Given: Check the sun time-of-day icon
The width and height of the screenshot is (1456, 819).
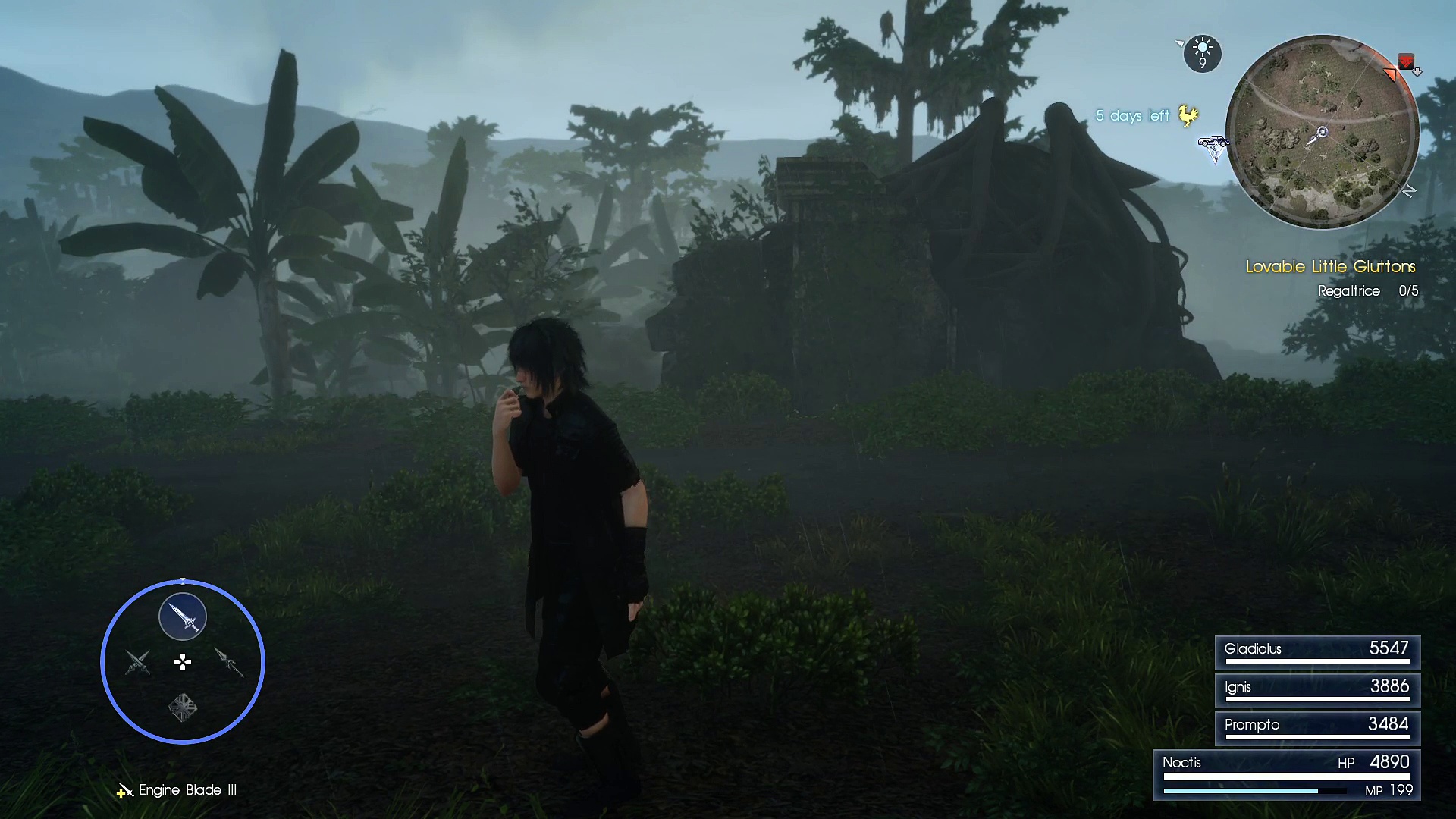Looking at the screenshot, I should tap(1202, 53).
